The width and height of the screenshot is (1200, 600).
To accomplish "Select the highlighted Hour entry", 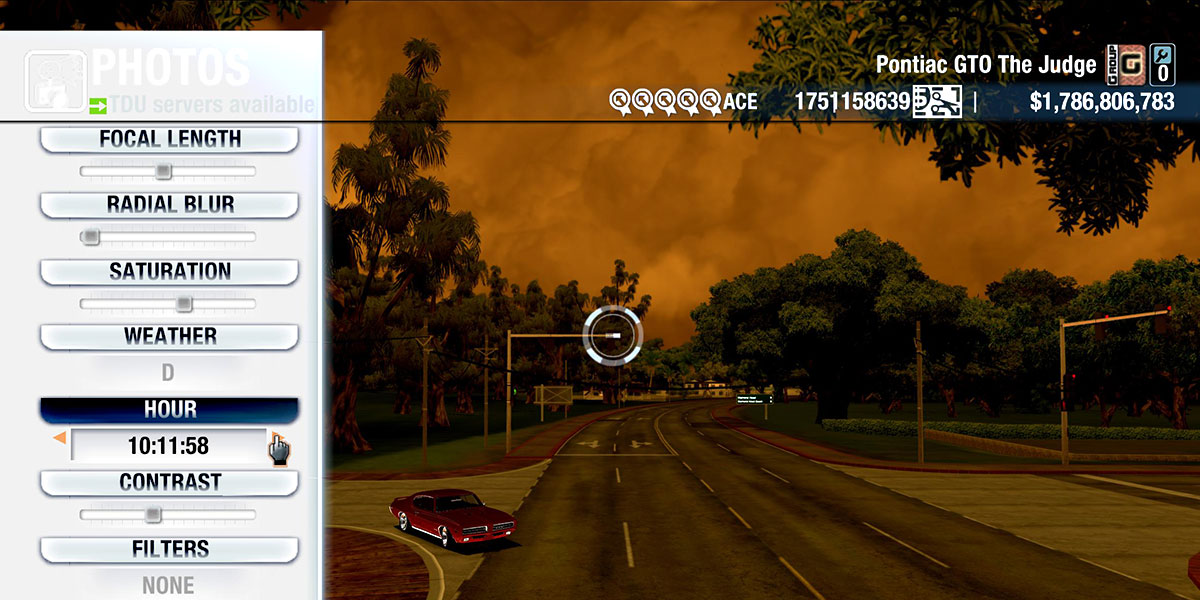I will tap(169, 410).
